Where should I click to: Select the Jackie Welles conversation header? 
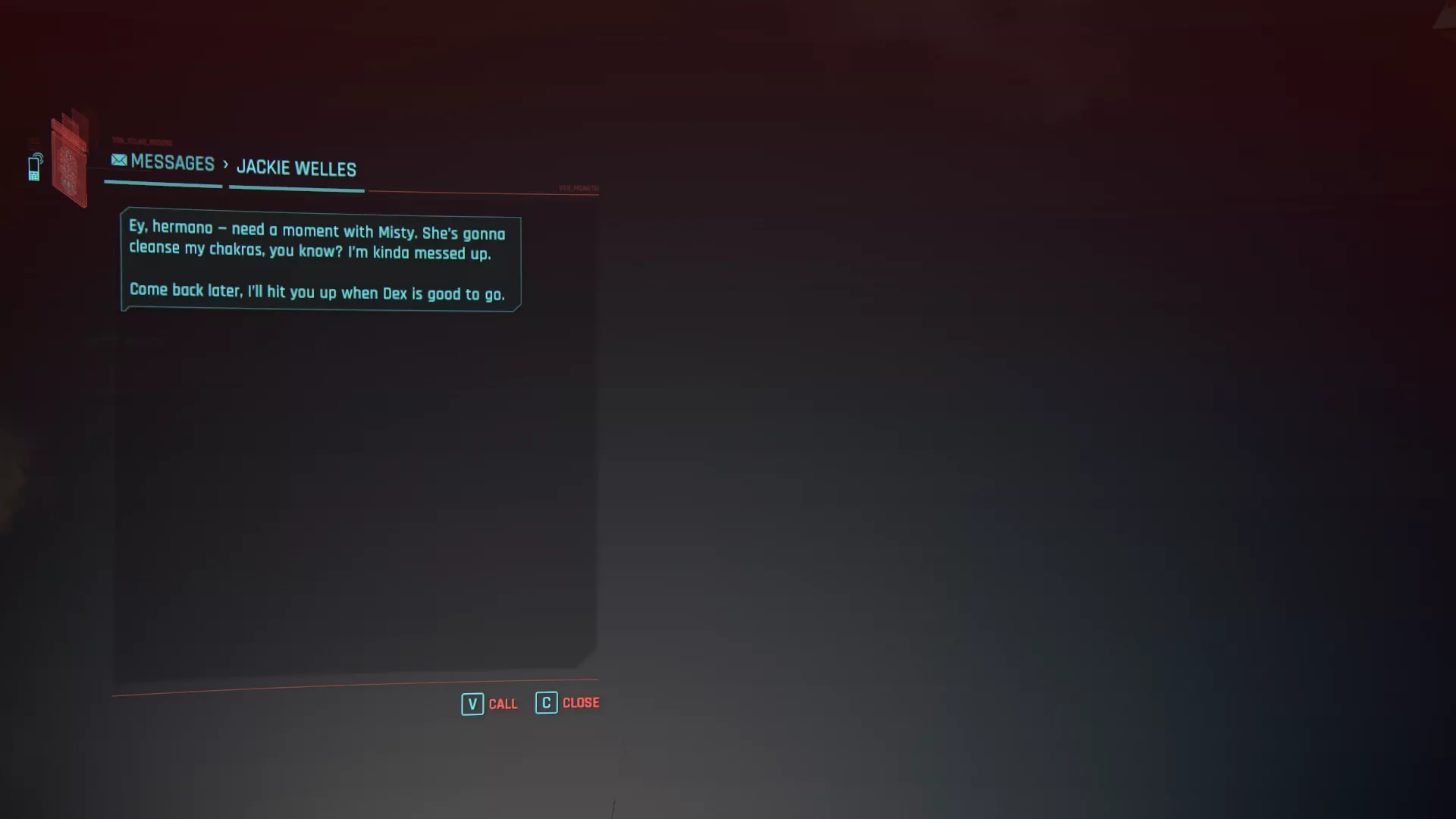click(296, 168)
